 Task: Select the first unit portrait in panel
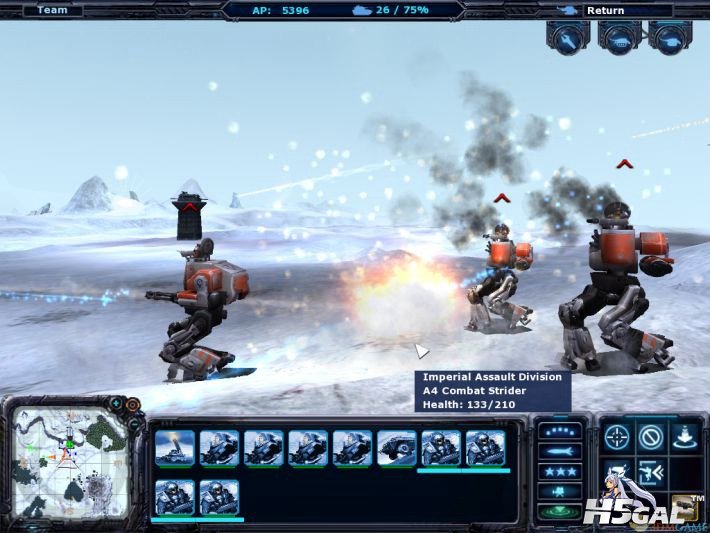174,447
